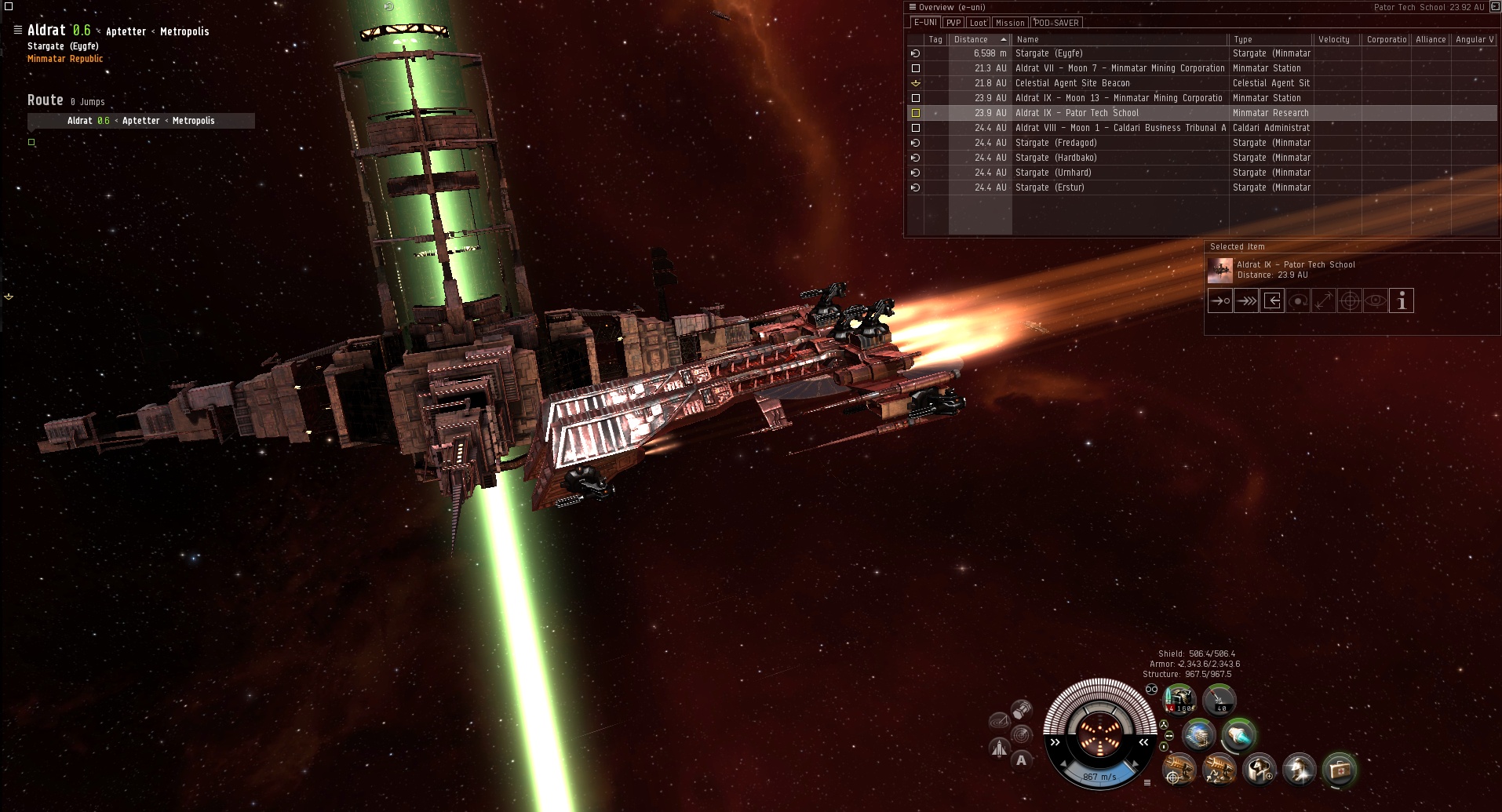Image resolution: width=1502 pixels, height=812 pixels.
Task: Switch to the PVP overview tab
Action: coord(953,23)
